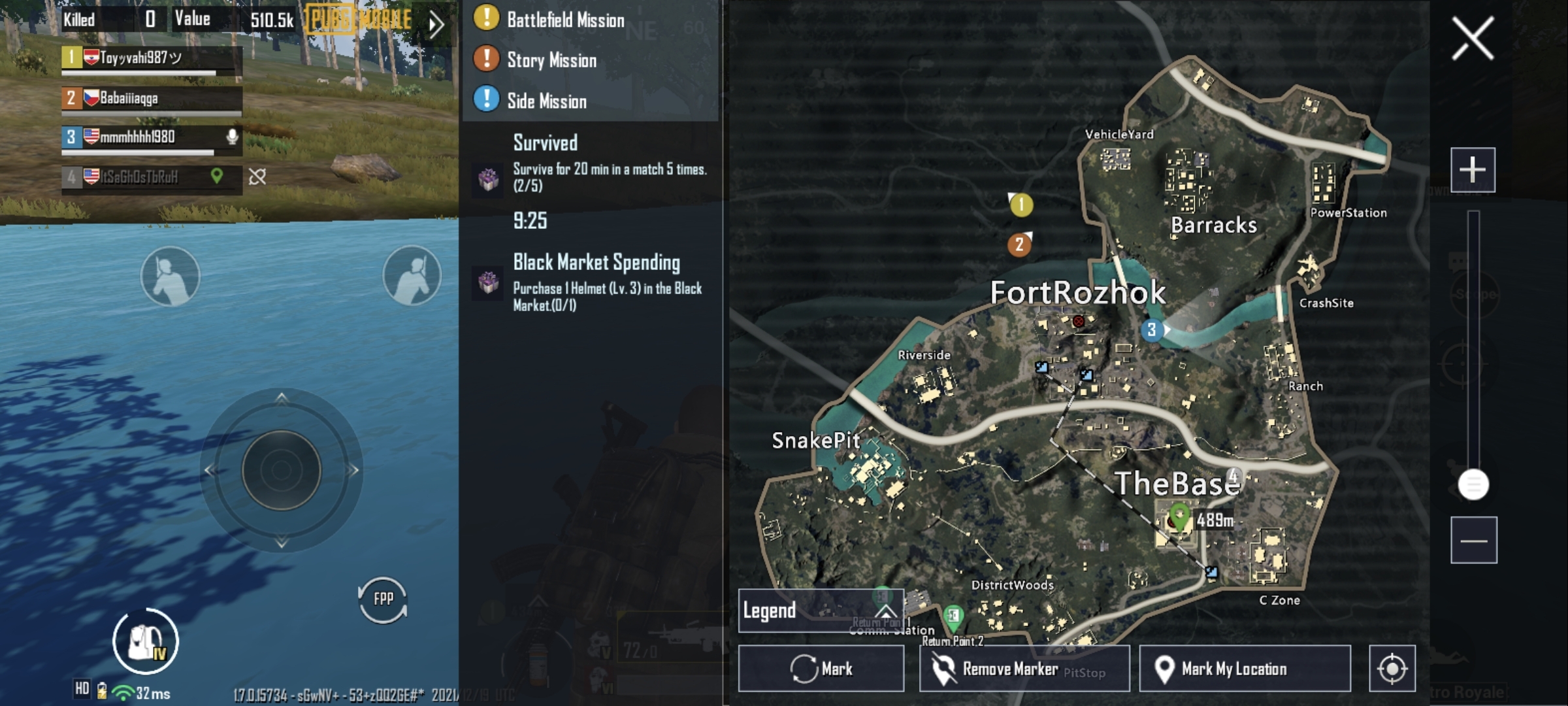Mute mmmhhhh1980's microphone
The height and width of the screenshot is (706, 1568).
232,135
